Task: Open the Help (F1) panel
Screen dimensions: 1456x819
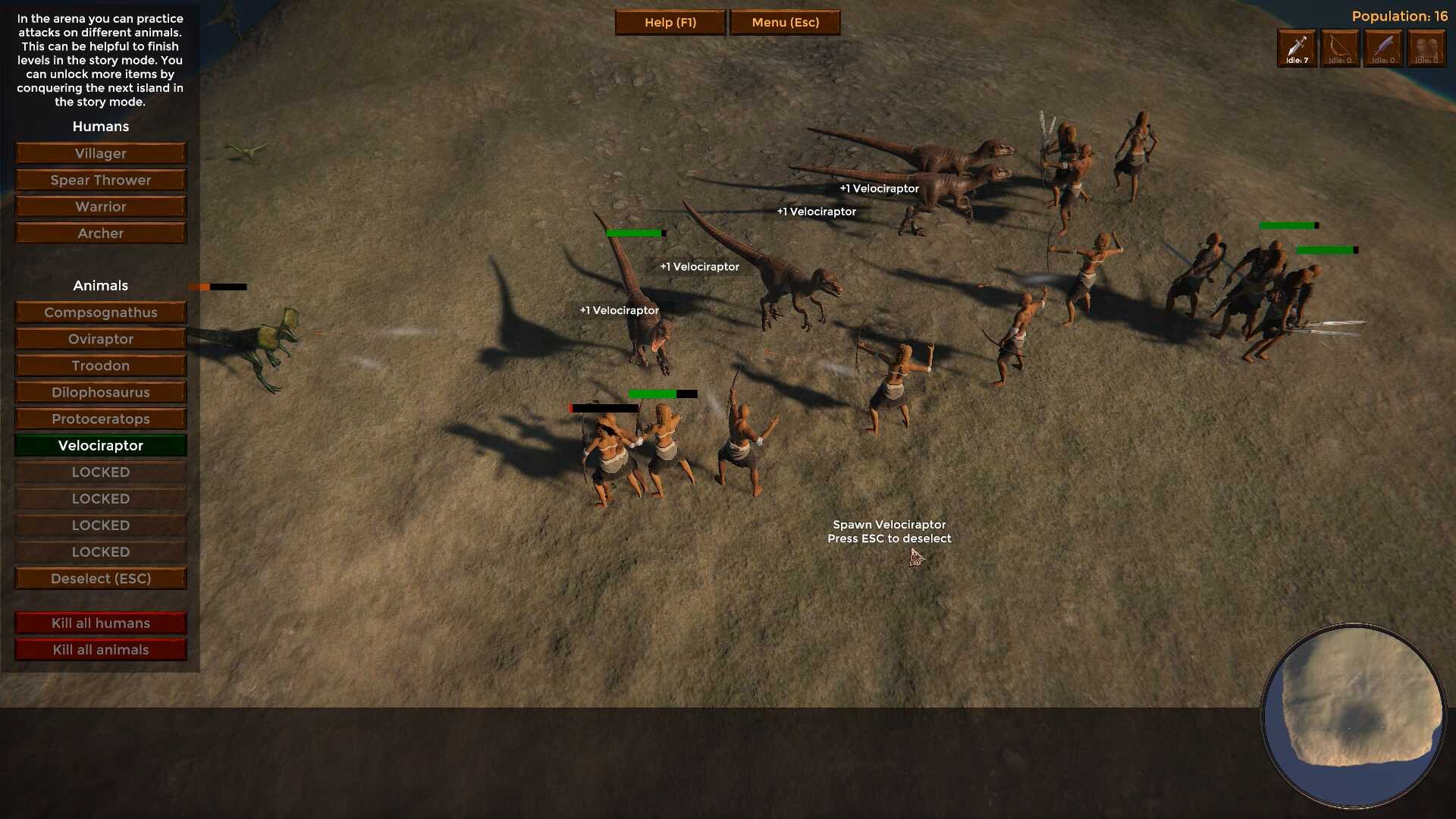Action: 670,23
